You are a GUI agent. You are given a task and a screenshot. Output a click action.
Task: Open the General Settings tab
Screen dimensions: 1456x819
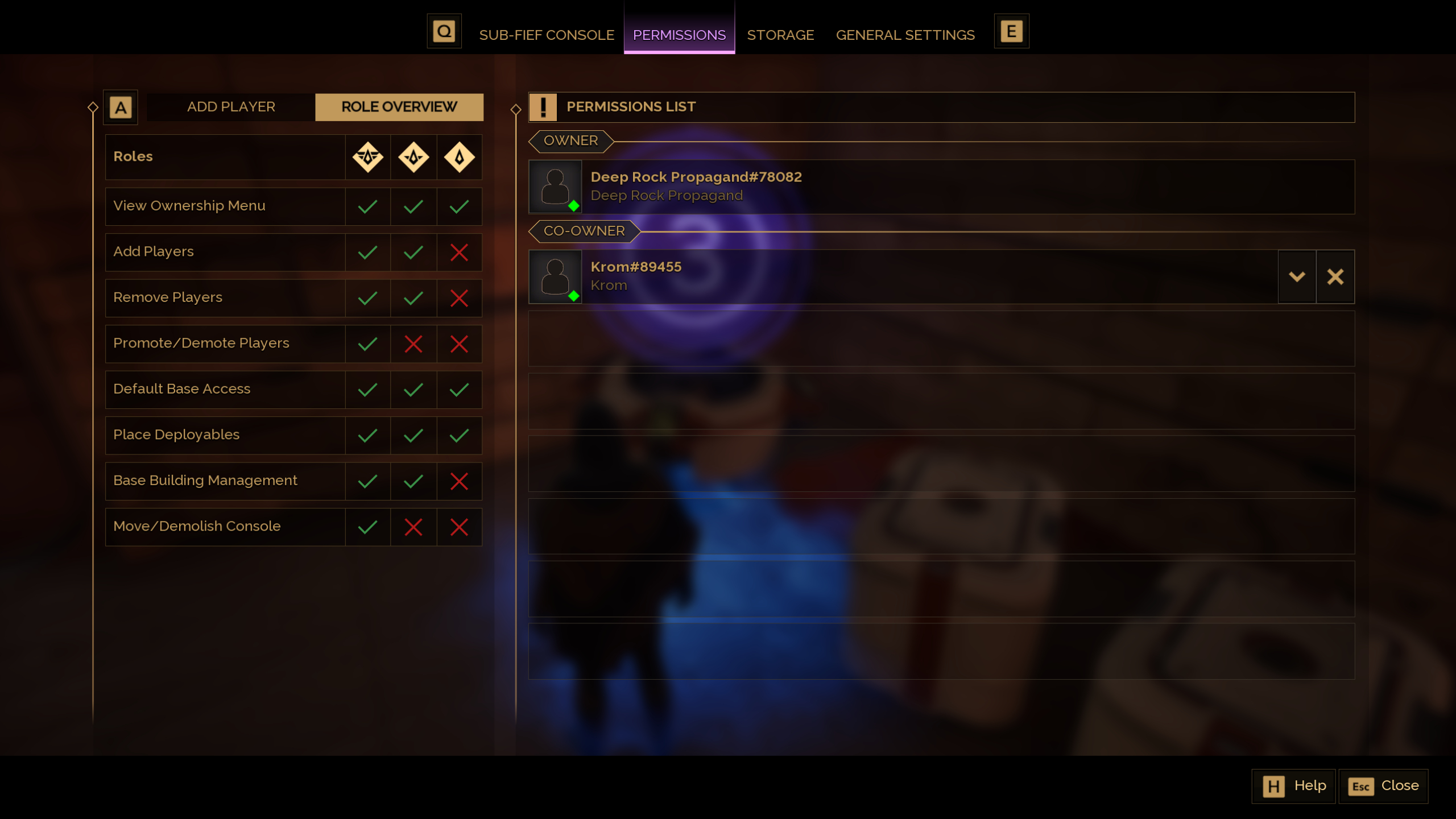(904, 35)
